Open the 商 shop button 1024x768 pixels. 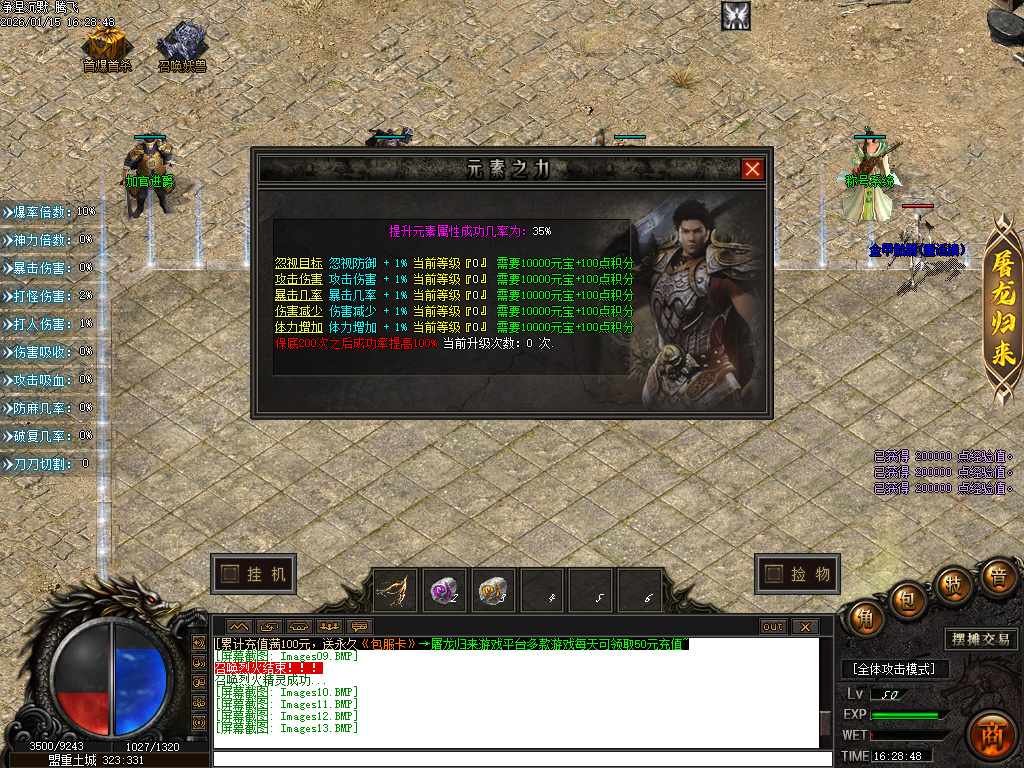(992, 729)
